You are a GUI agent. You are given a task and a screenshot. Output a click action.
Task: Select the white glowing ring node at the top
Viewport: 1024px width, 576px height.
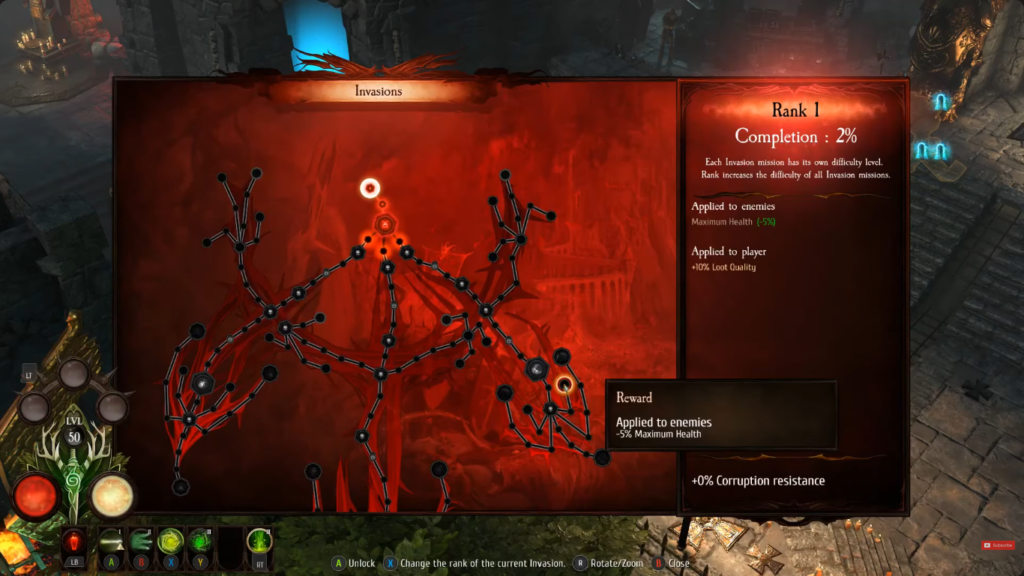[370, 187]
